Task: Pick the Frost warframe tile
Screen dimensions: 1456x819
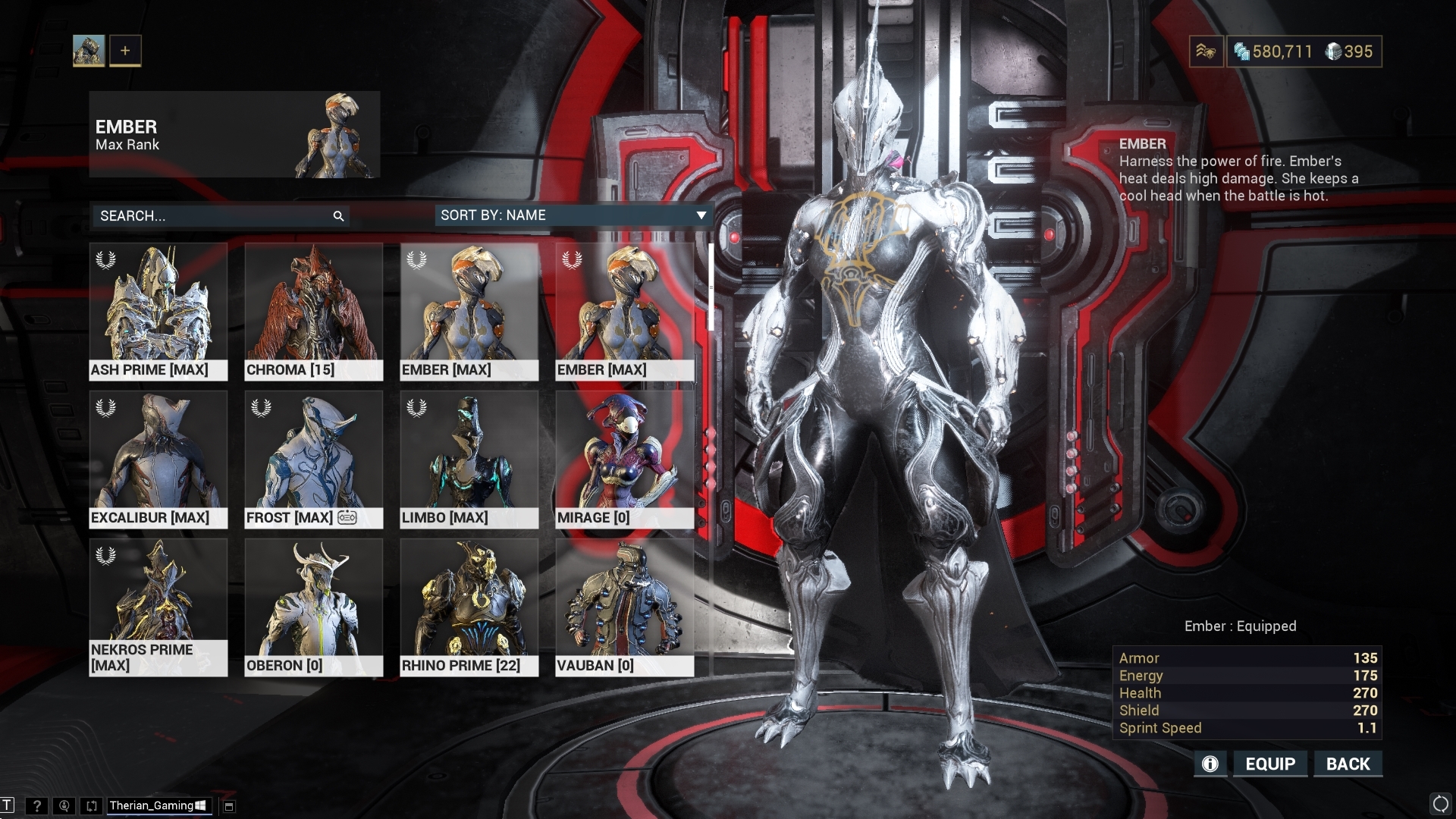Action: tap(314, 459)
